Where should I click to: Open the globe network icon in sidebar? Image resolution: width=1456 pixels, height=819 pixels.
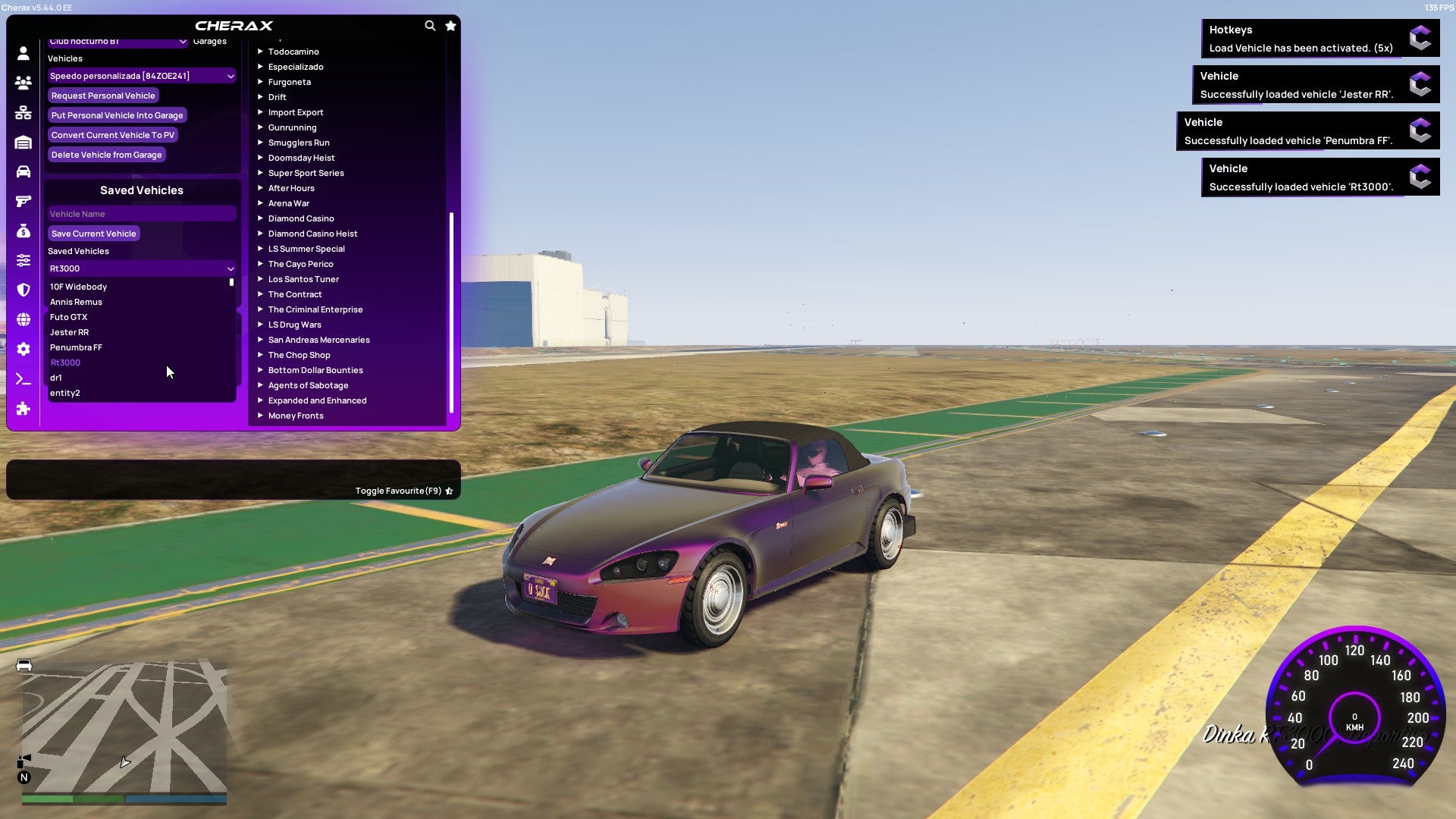pos(23,319)
